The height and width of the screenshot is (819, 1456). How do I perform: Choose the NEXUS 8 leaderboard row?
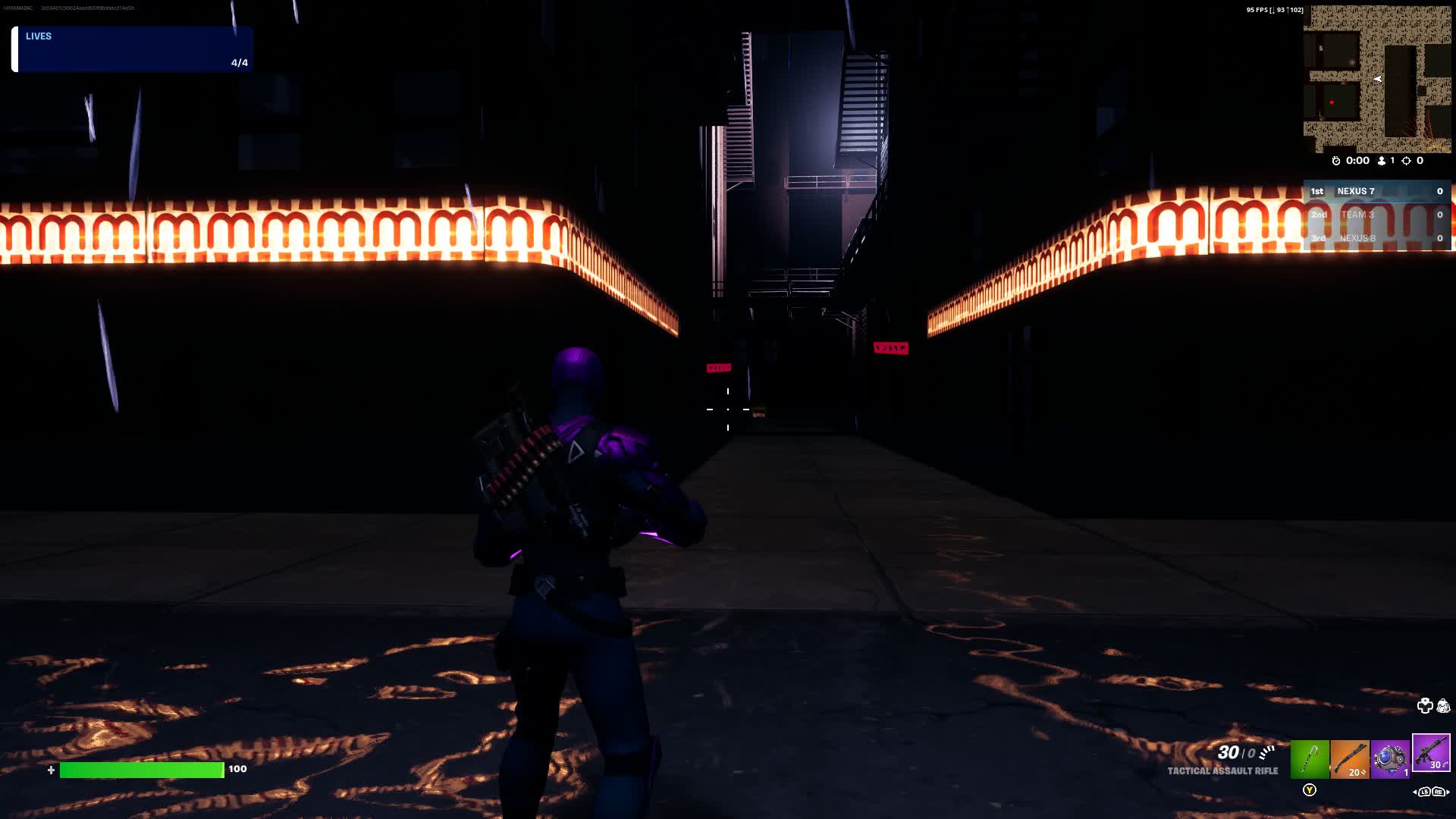pos(1376,238)
